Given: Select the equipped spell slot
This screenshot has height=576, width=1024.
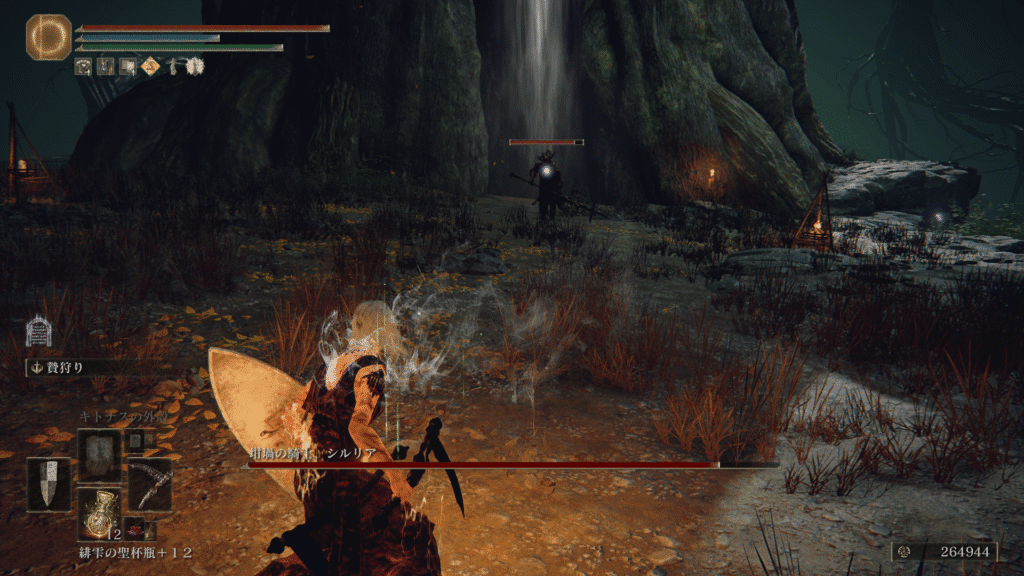Looking at the screenshot, I should pyautogui.click(x=99, y=455).
